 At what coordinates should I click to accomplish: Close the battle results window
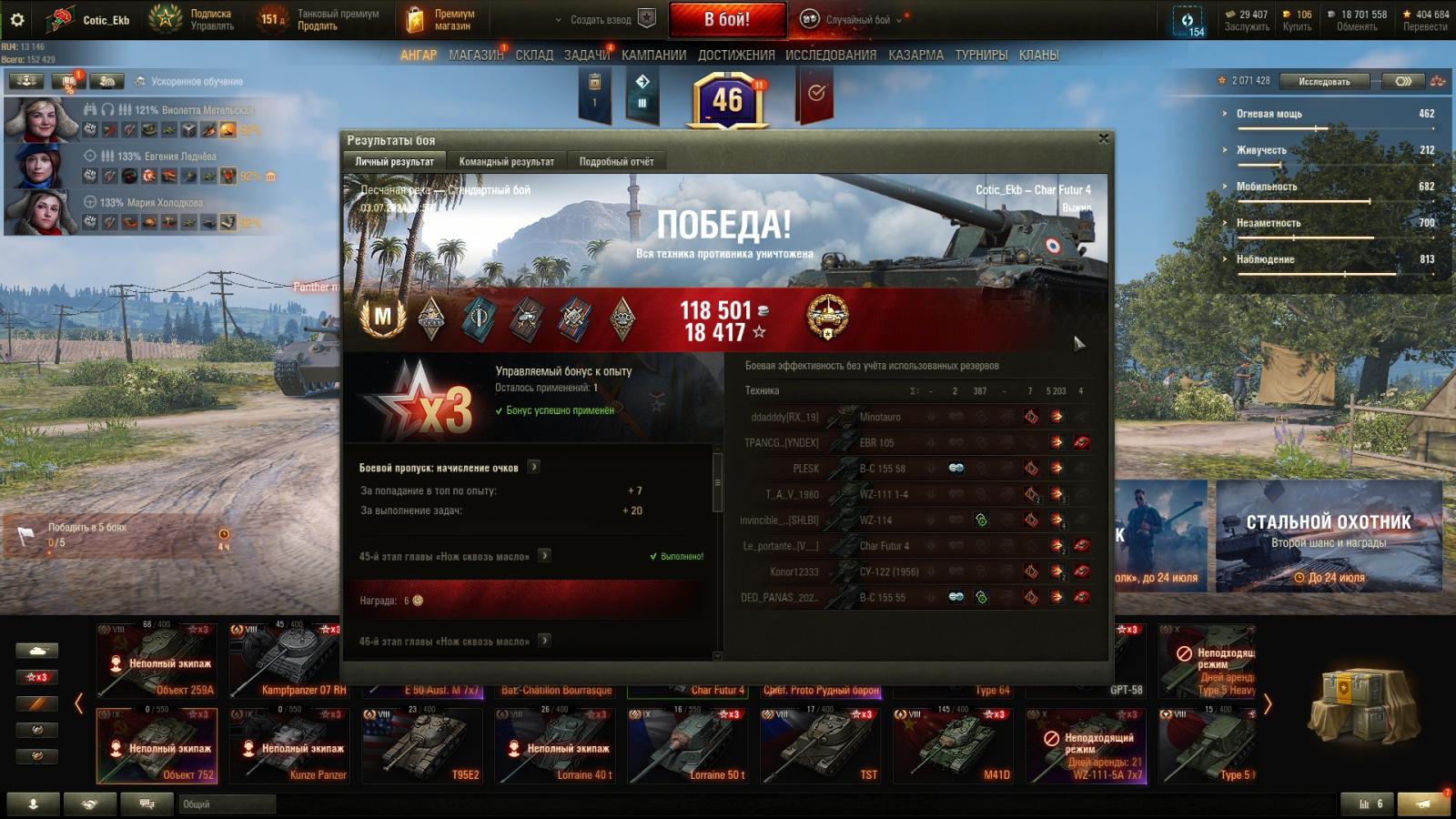point(1104,138)
